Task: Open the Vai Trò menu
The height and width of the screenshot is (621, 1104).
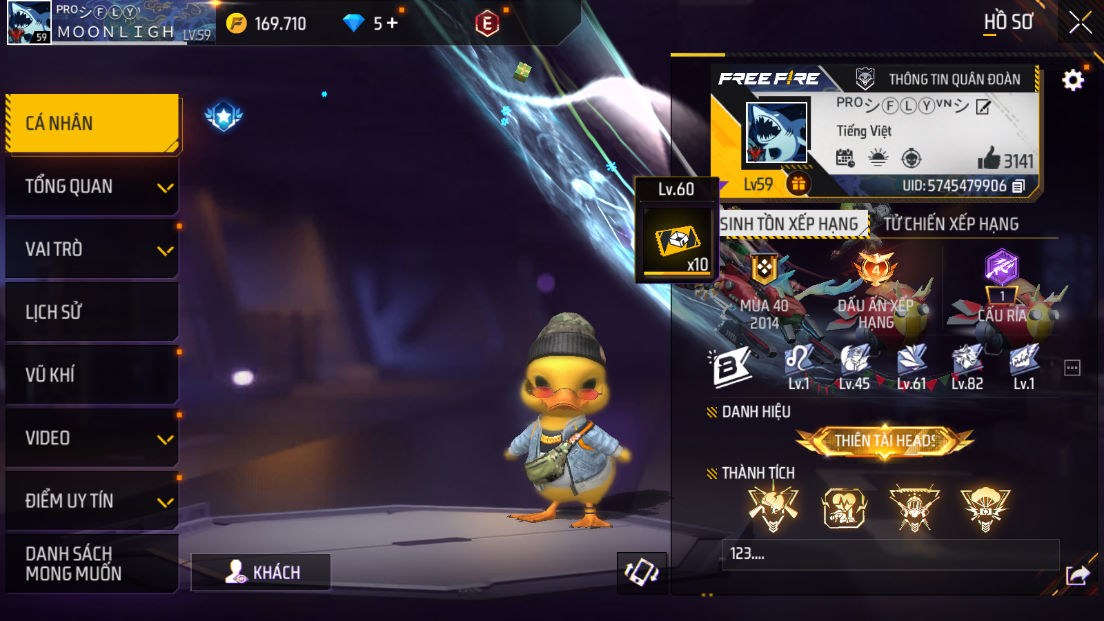Action: (x=92, y=250)
